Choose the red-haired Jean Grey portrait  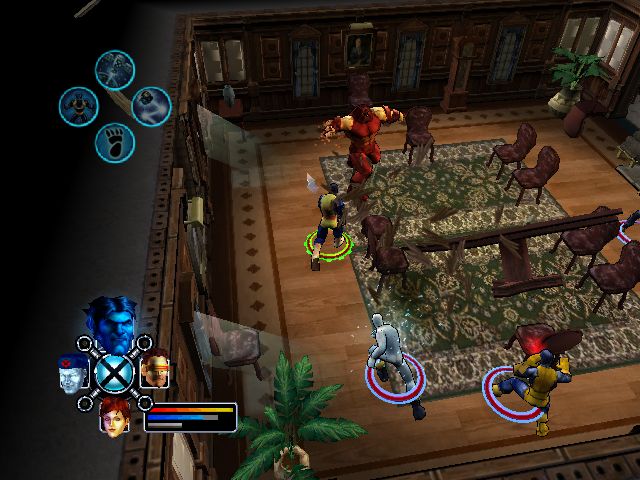click(115, 414)
